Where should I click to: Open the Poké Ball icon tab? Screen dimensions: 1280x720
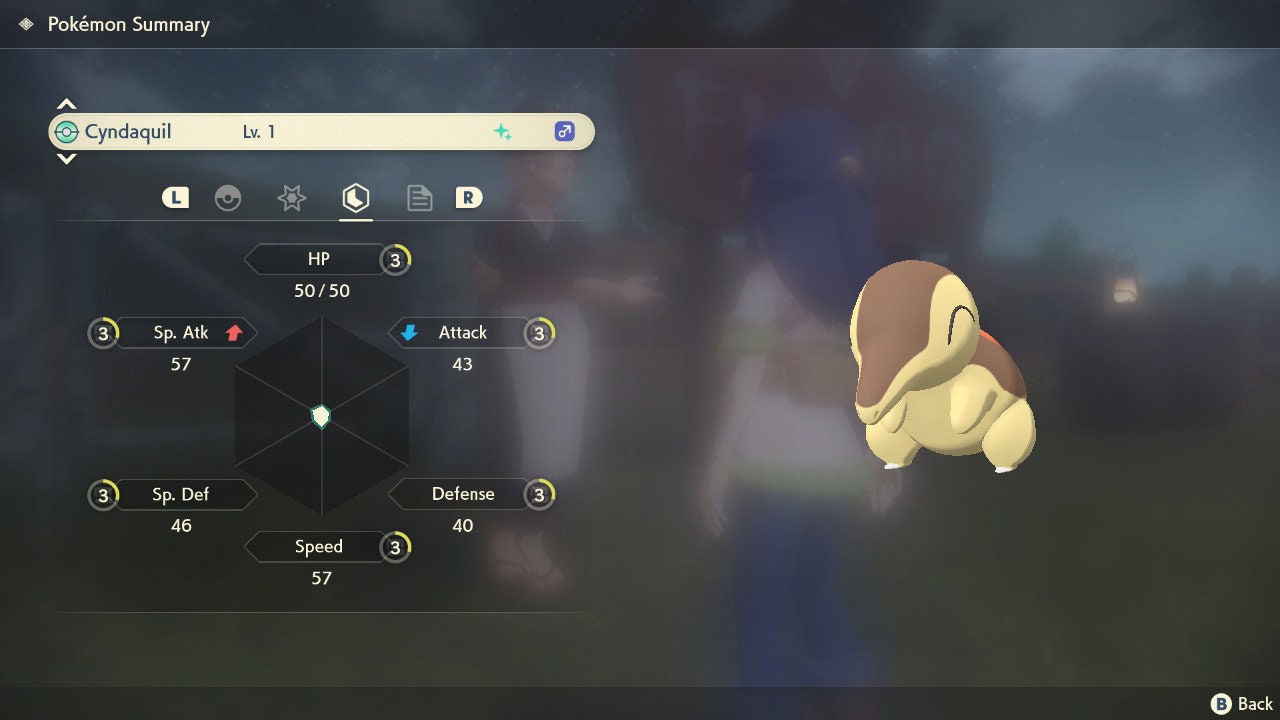tap(228, 198)
